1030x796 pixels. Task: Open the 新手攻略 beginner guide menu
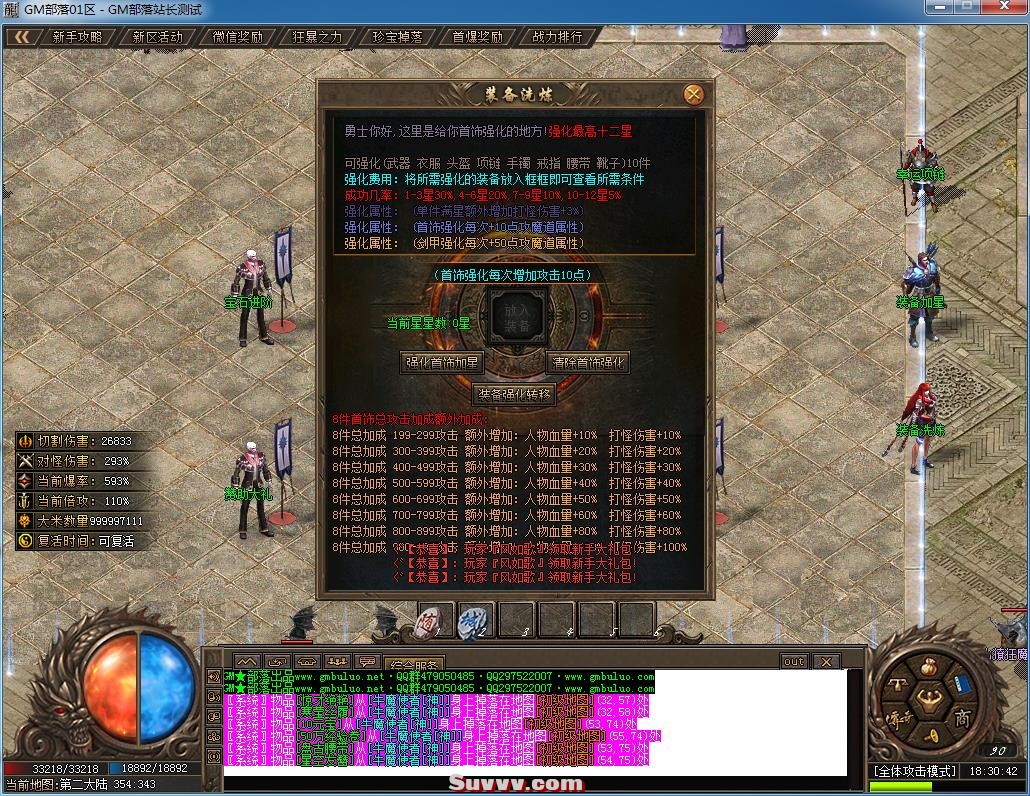77,37
